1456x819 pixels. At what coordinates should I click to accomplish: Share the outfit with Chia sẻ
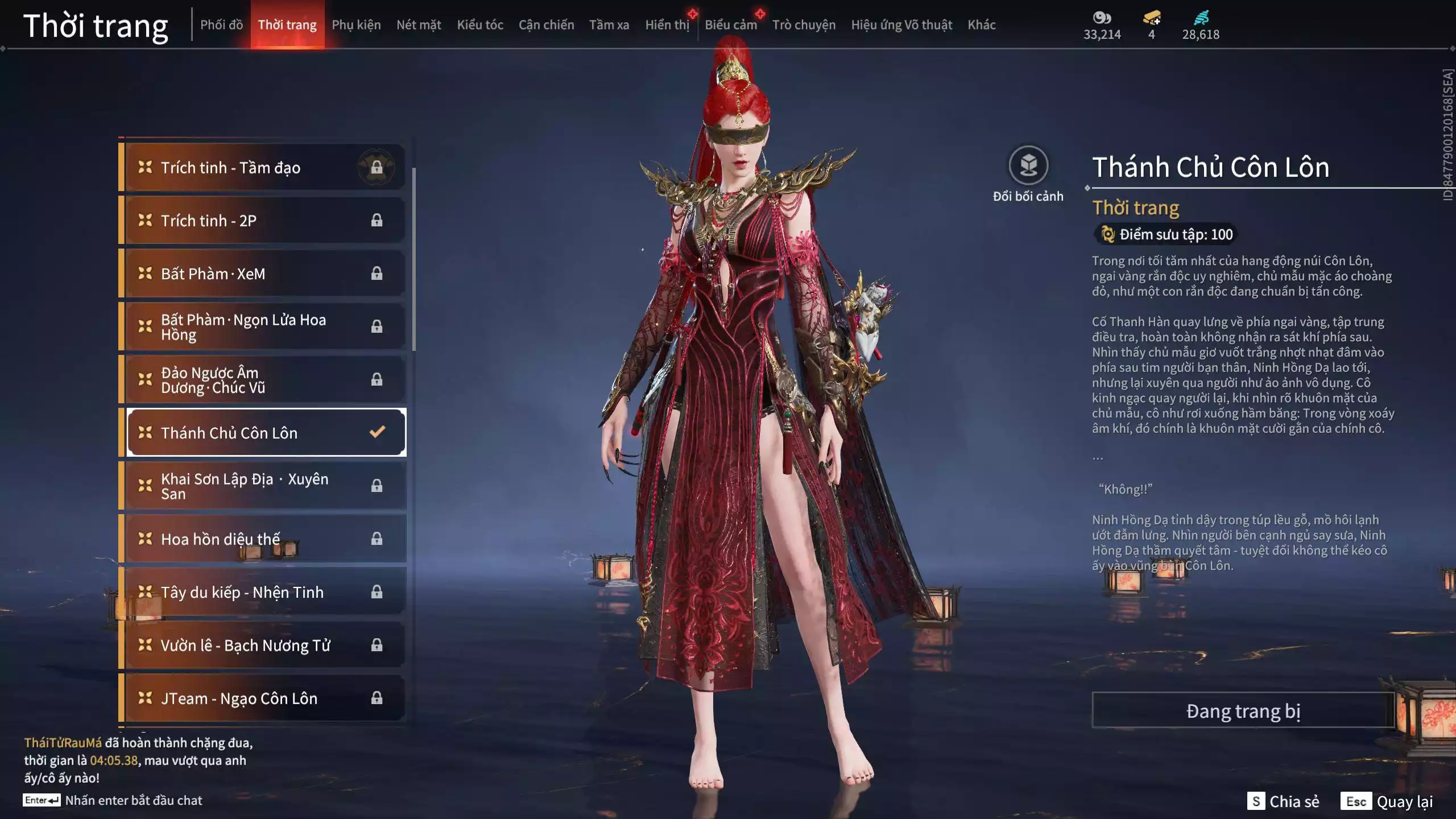pos(1283,801)
